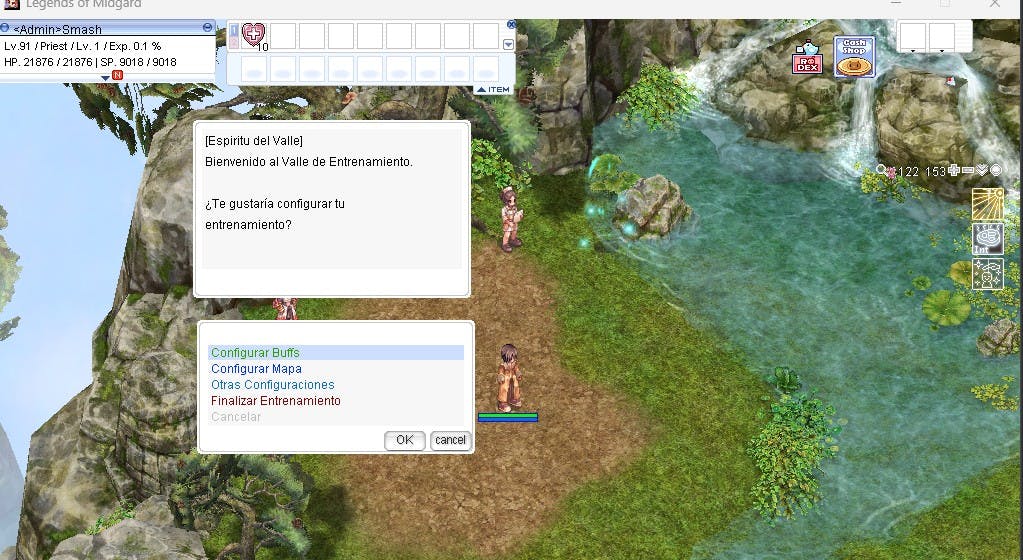This screenshot has width=1023, height=560.
Task: Expand the character info panel downward
Action: click(106, 77)
